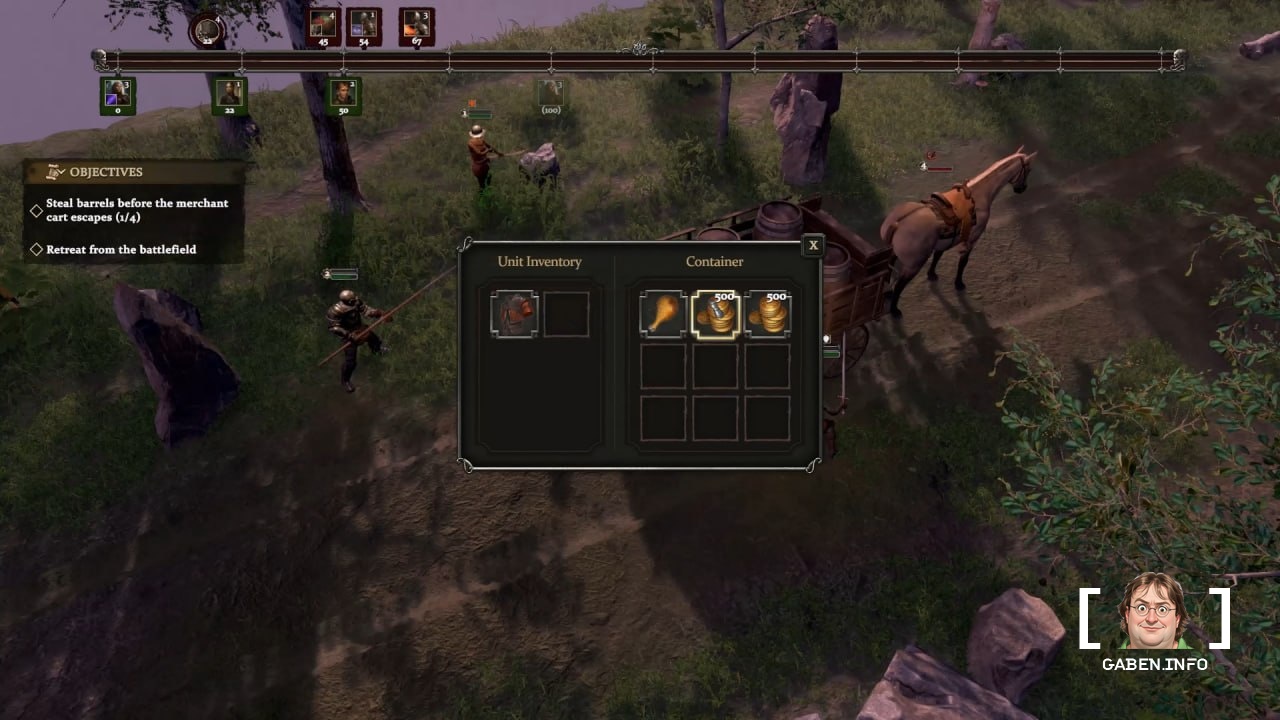The height and width of the screenshot is (720, 1280).
Task: Select the ally portrait showing initiative 23
Action: (231, 95)
